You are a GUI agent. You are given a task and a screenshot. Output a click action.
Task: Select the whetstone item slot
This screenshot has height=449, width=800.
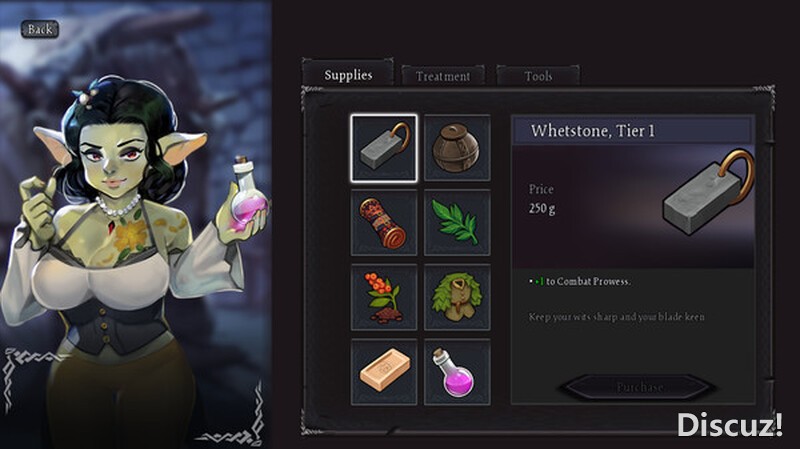coord(384,148)
